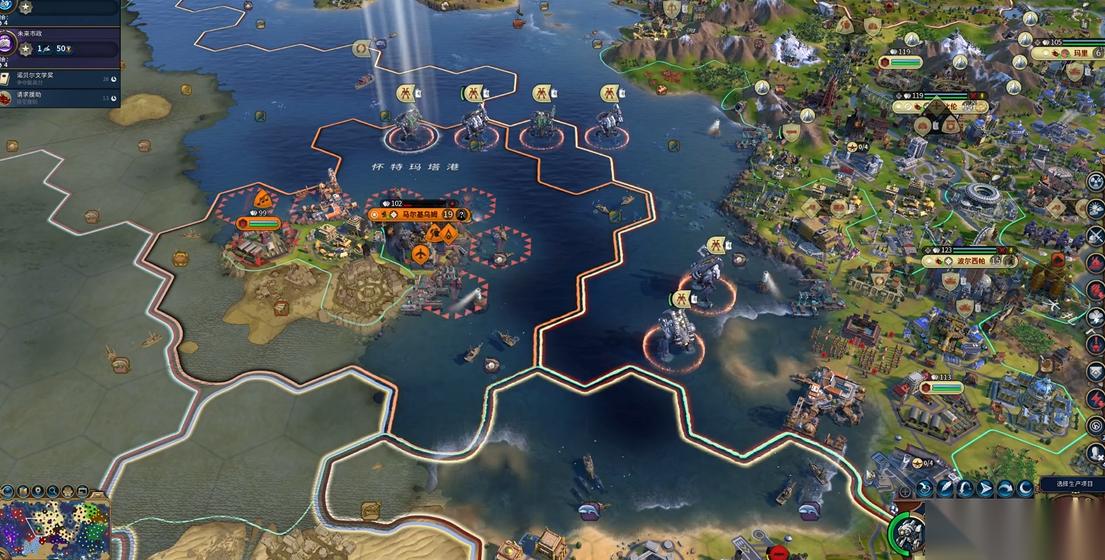Activate the arrow-shaped move unit action
Viewport: 1105px width, 560px height.
coord(984,488)
